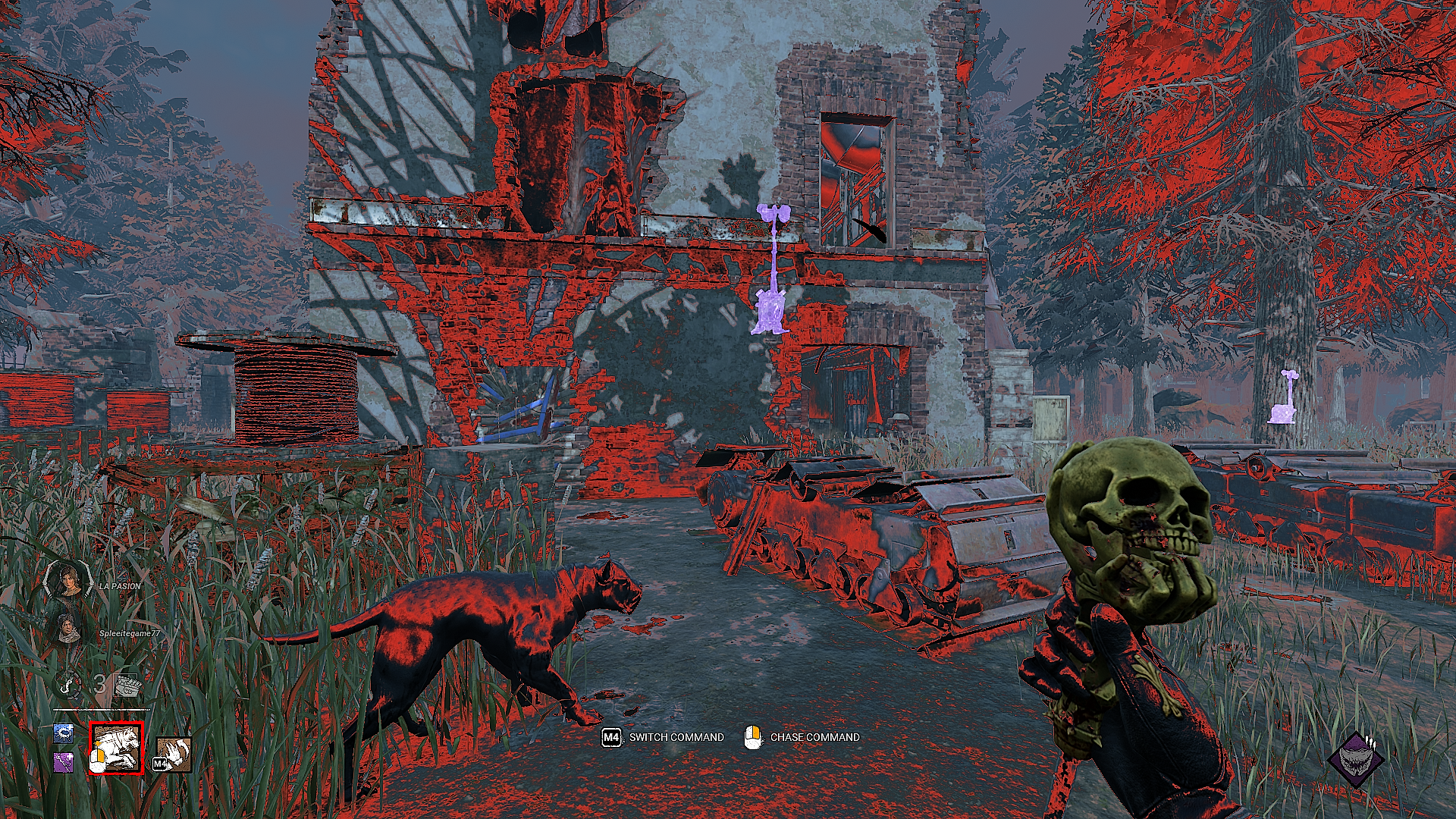This screenshot has width=1456, height=819.
Task: Click the hook counter icon
Action: (68, 685)
